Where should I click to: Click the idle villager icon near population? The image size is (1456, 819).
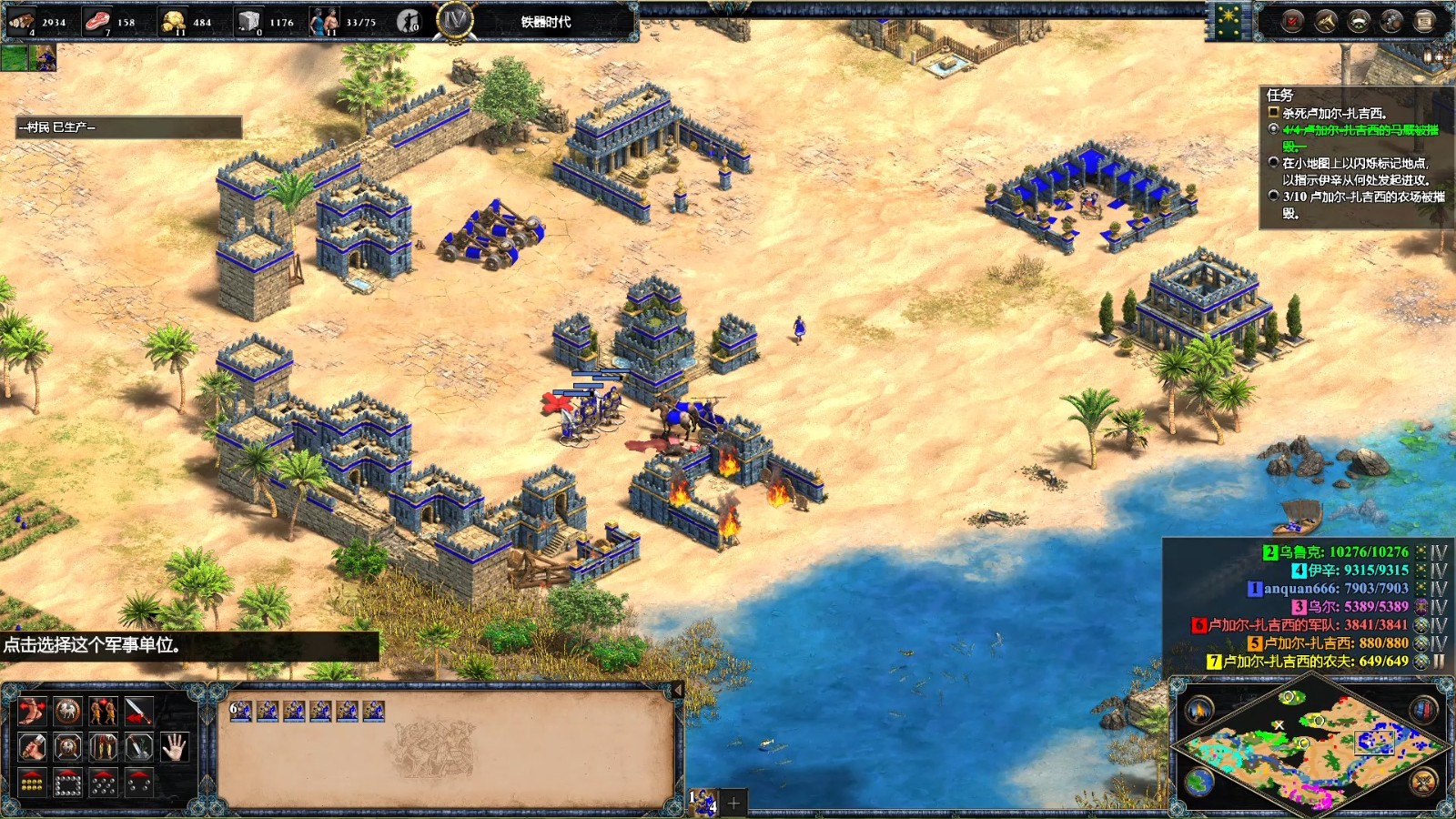tap(409, 21)
